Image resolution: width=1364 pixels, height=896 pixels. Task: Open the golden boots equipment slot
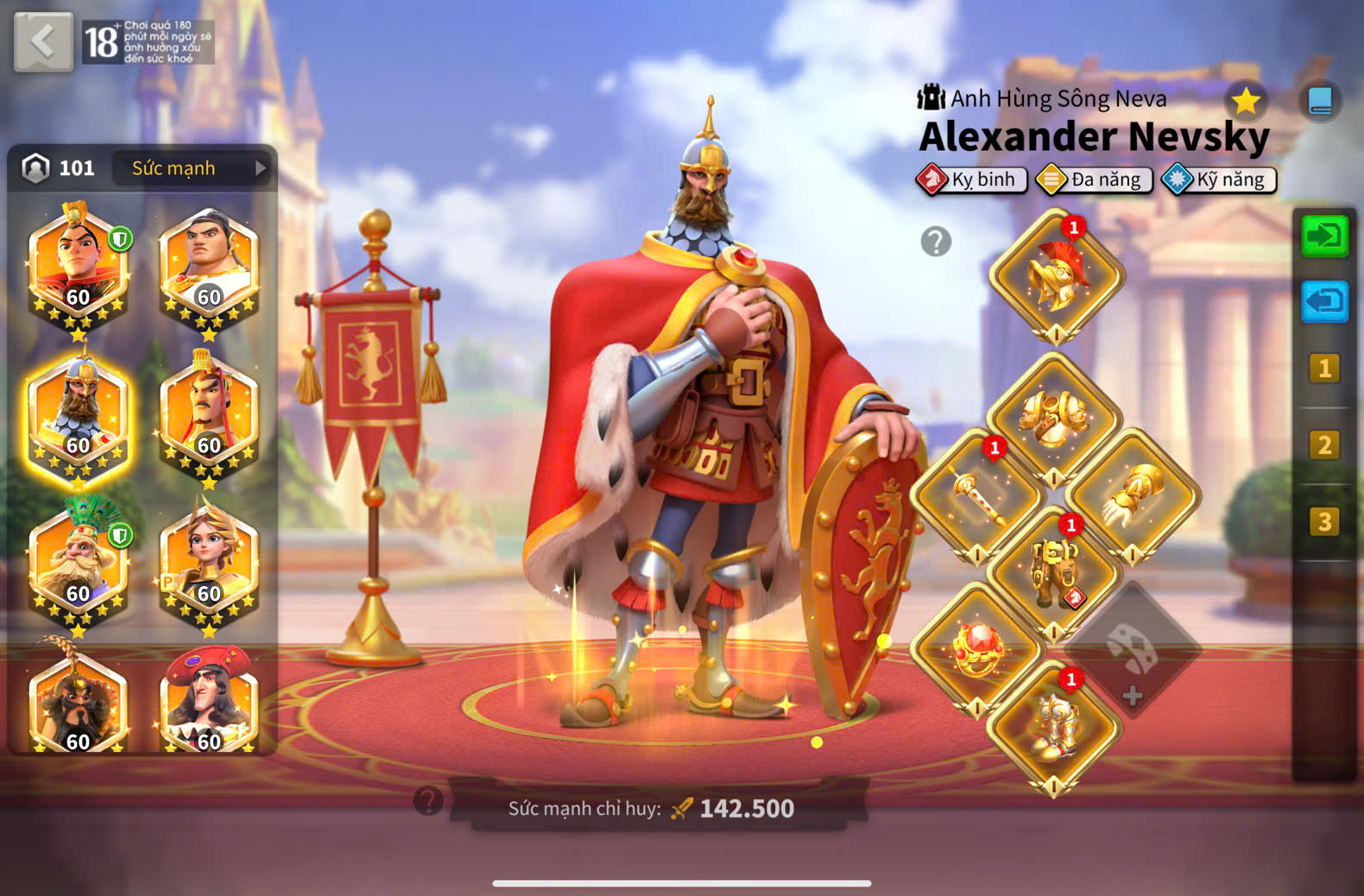(1053, 726)
